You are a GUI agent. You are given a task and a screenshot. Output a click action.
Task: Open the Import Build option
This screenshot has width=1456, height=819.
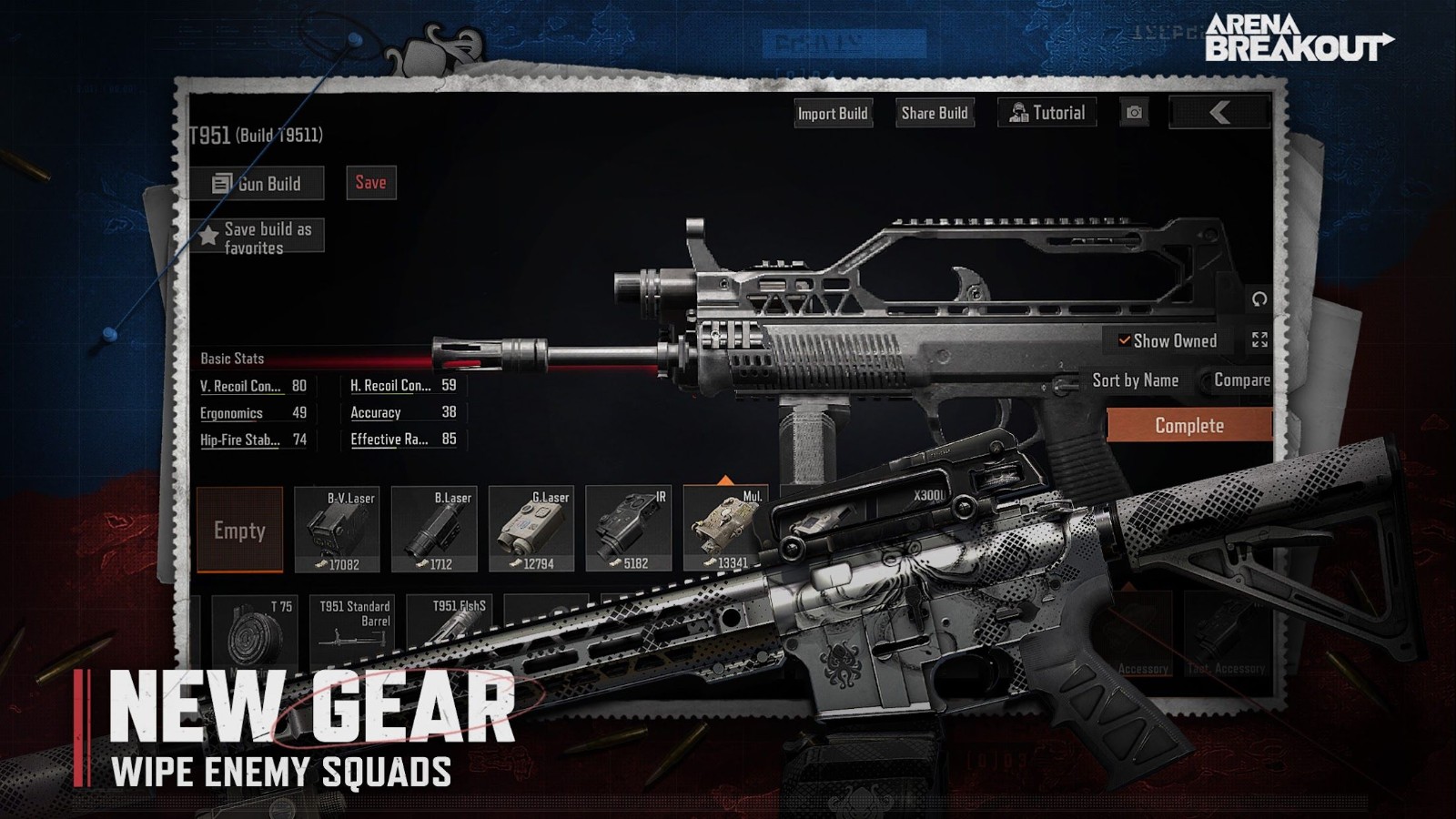click(833, 114)
